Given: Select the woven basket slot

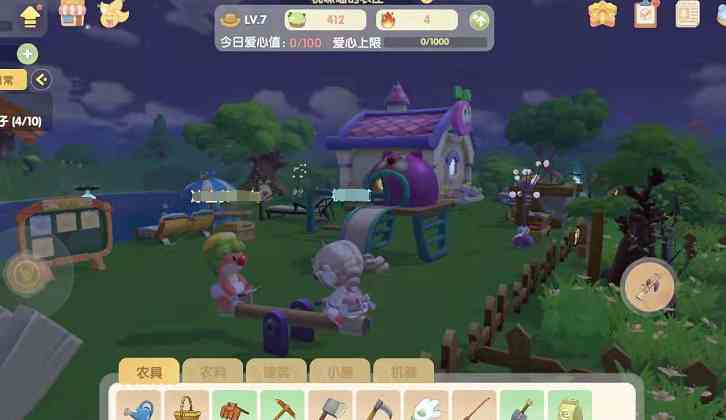Looking at the screenshot, I should click(185, 407).
